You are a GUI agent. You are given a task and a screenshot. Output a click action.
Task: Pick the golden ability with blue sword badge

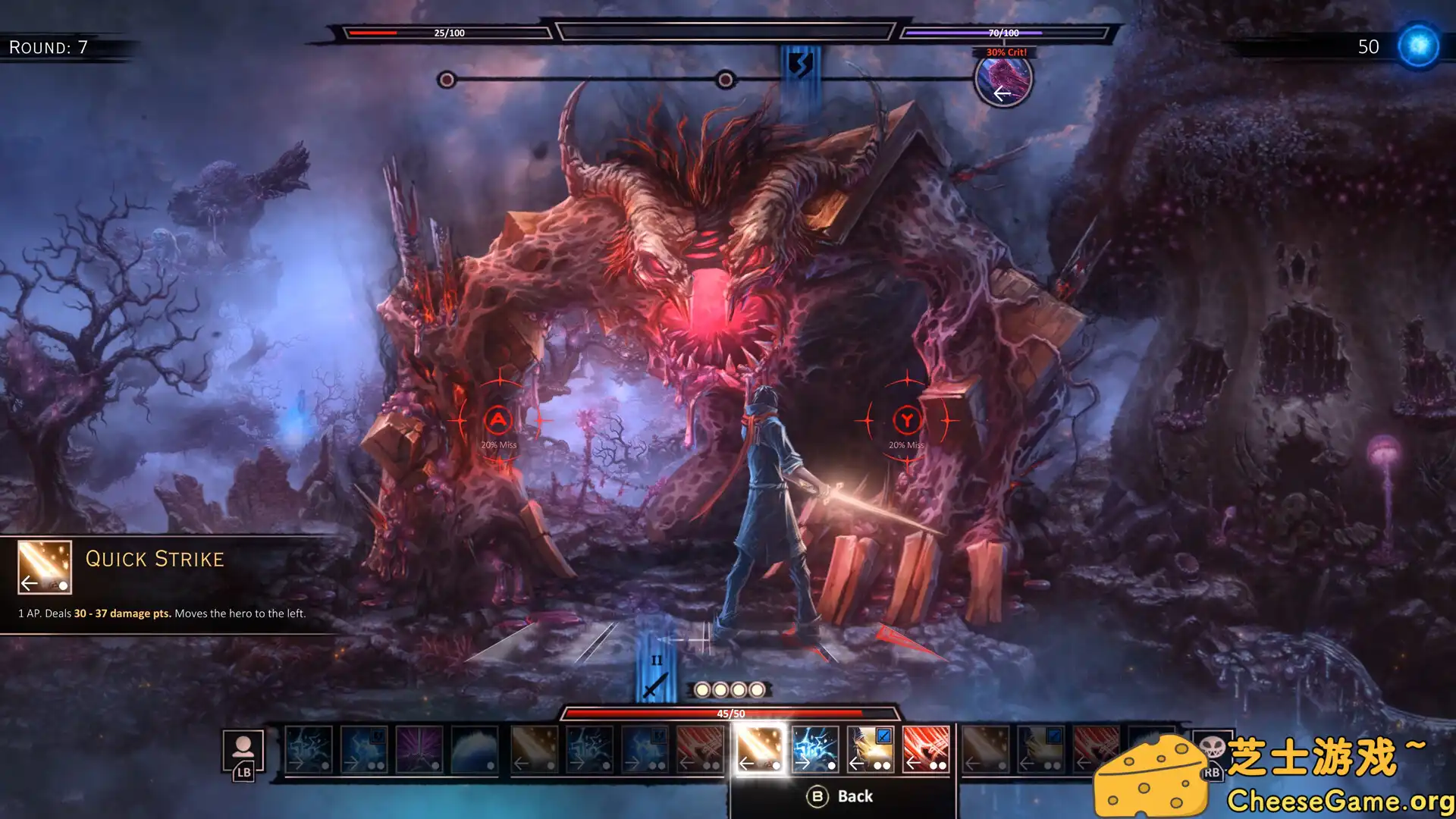click(870, 748)
